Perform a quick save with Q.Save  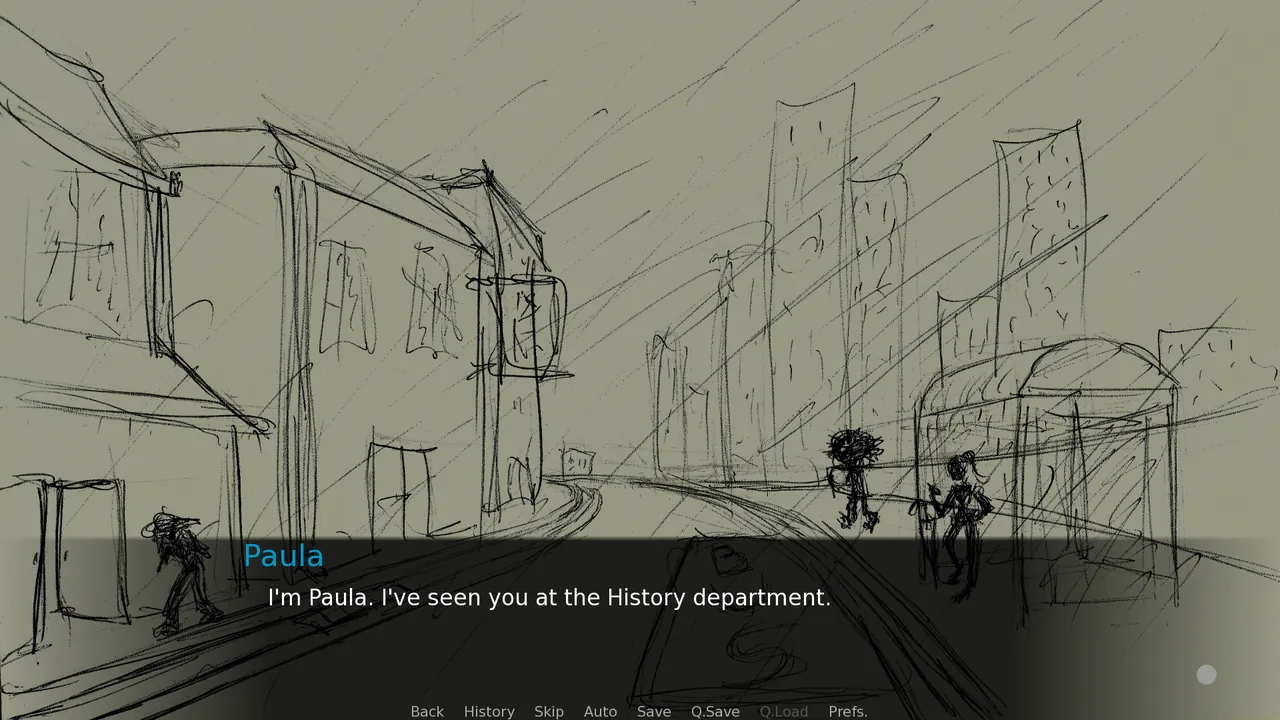pos(715,711)
